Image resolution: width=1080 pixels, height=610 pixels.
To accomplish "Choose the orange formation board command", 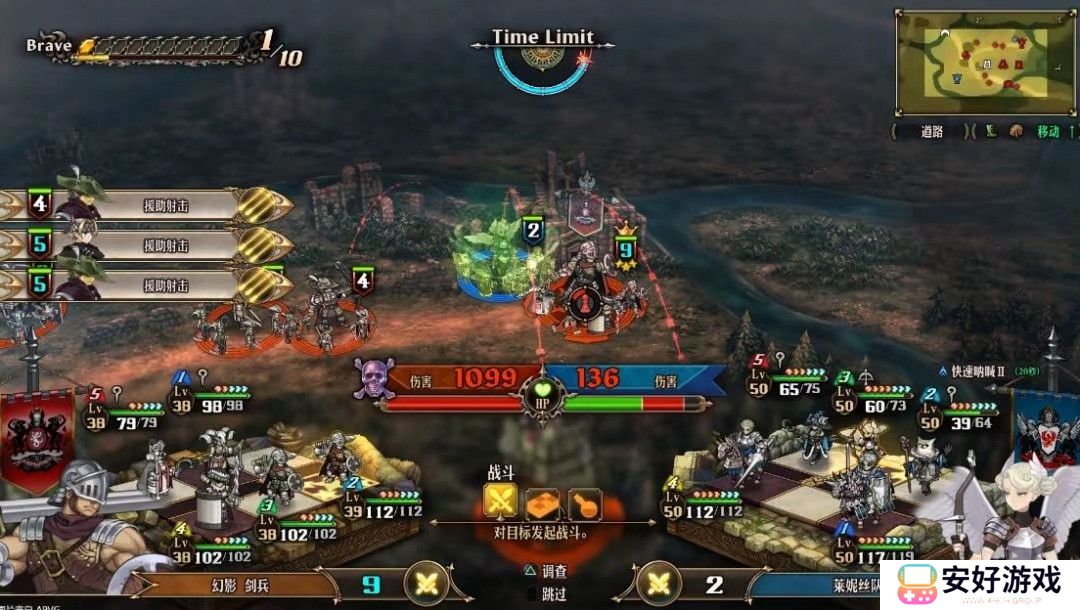I will [x=542, y=503].
